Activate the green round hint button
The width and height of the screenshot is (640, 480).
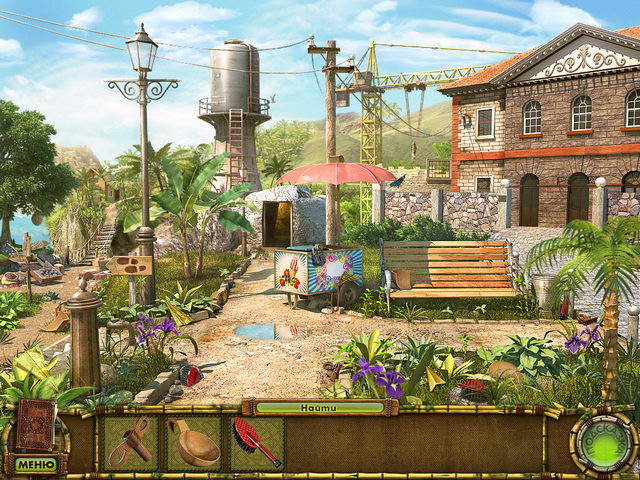tap(604, 443)
